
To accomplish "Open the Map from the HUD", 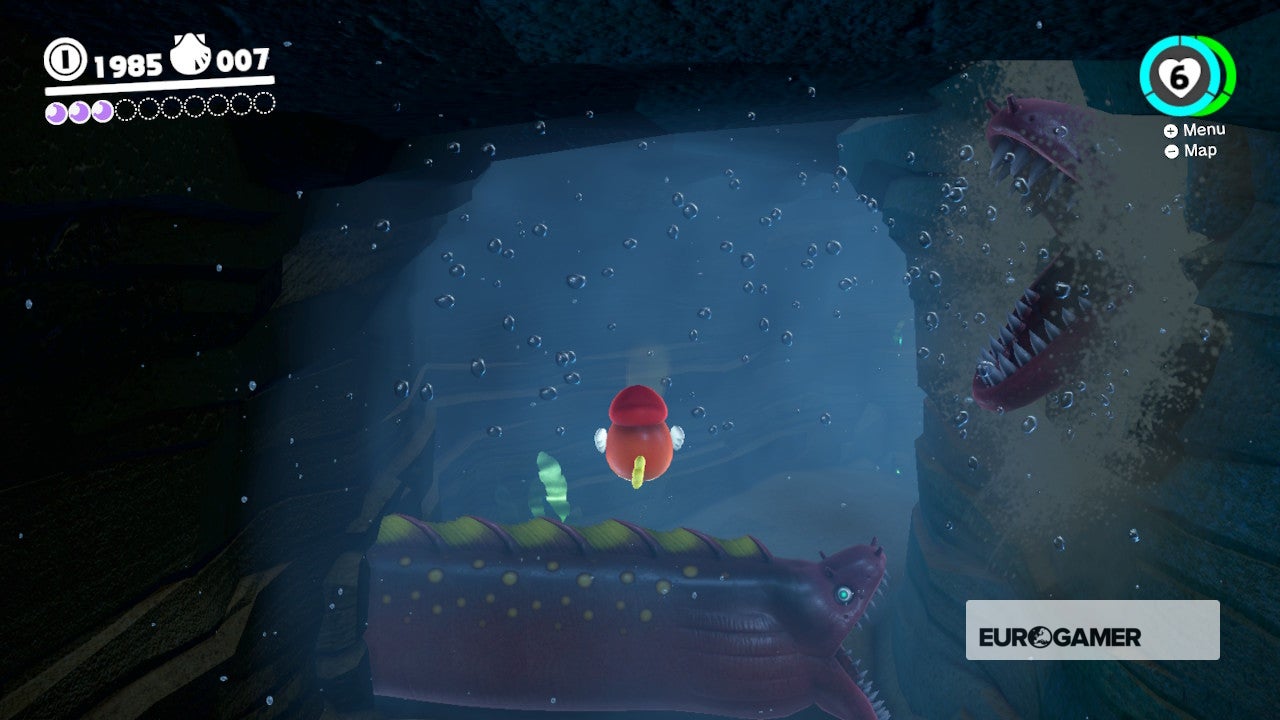I will 1201,151.
